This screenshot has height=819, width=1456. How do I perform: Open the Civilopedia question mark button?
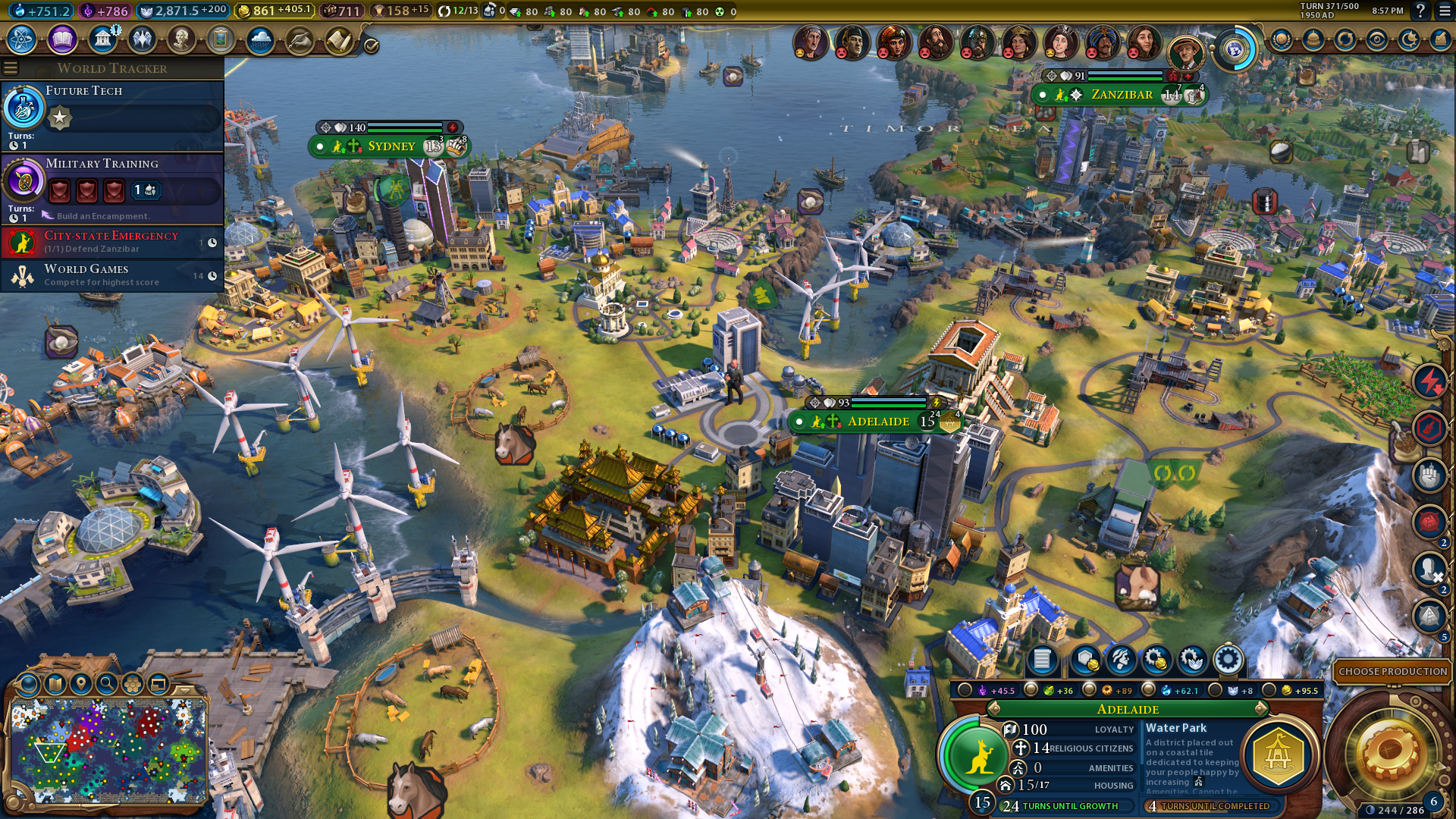click(x=1420, y=11)
